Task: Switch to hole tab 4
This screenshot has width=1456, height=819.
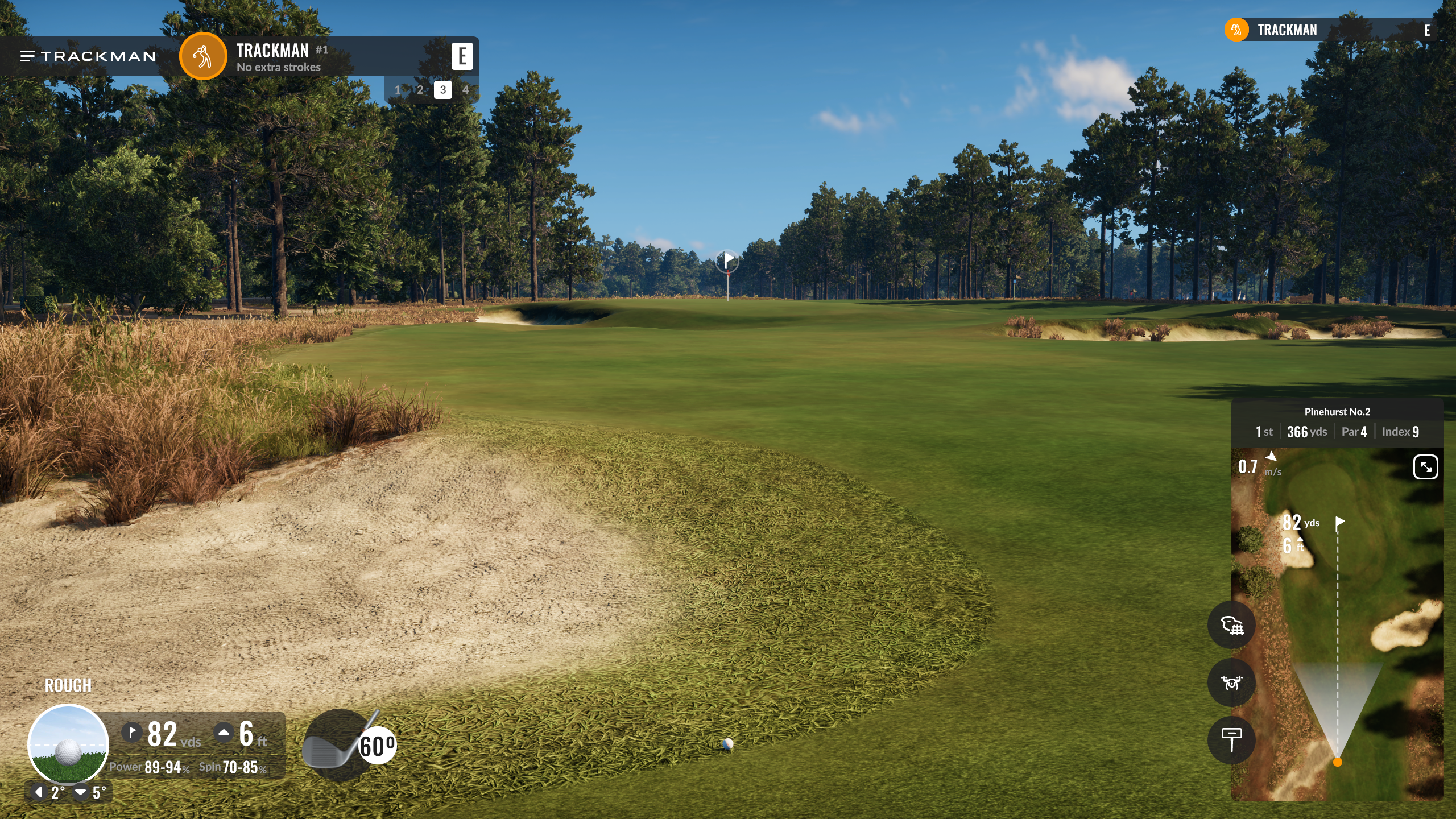Action: (465, 90)
